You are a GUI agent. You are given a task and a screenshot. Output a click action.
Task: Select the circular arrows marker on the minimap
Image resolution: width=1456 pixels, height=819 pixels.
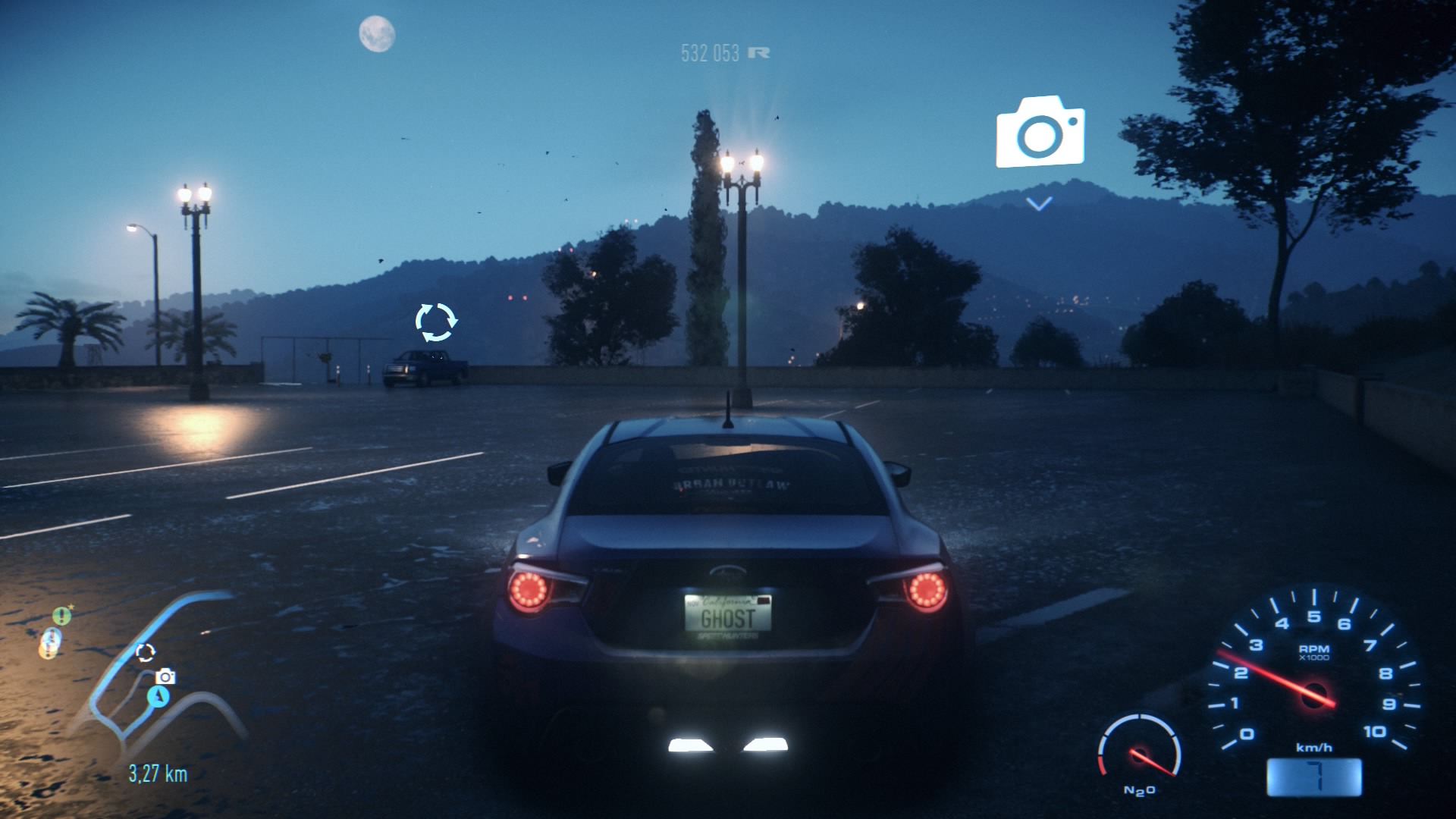coord(145,652)
